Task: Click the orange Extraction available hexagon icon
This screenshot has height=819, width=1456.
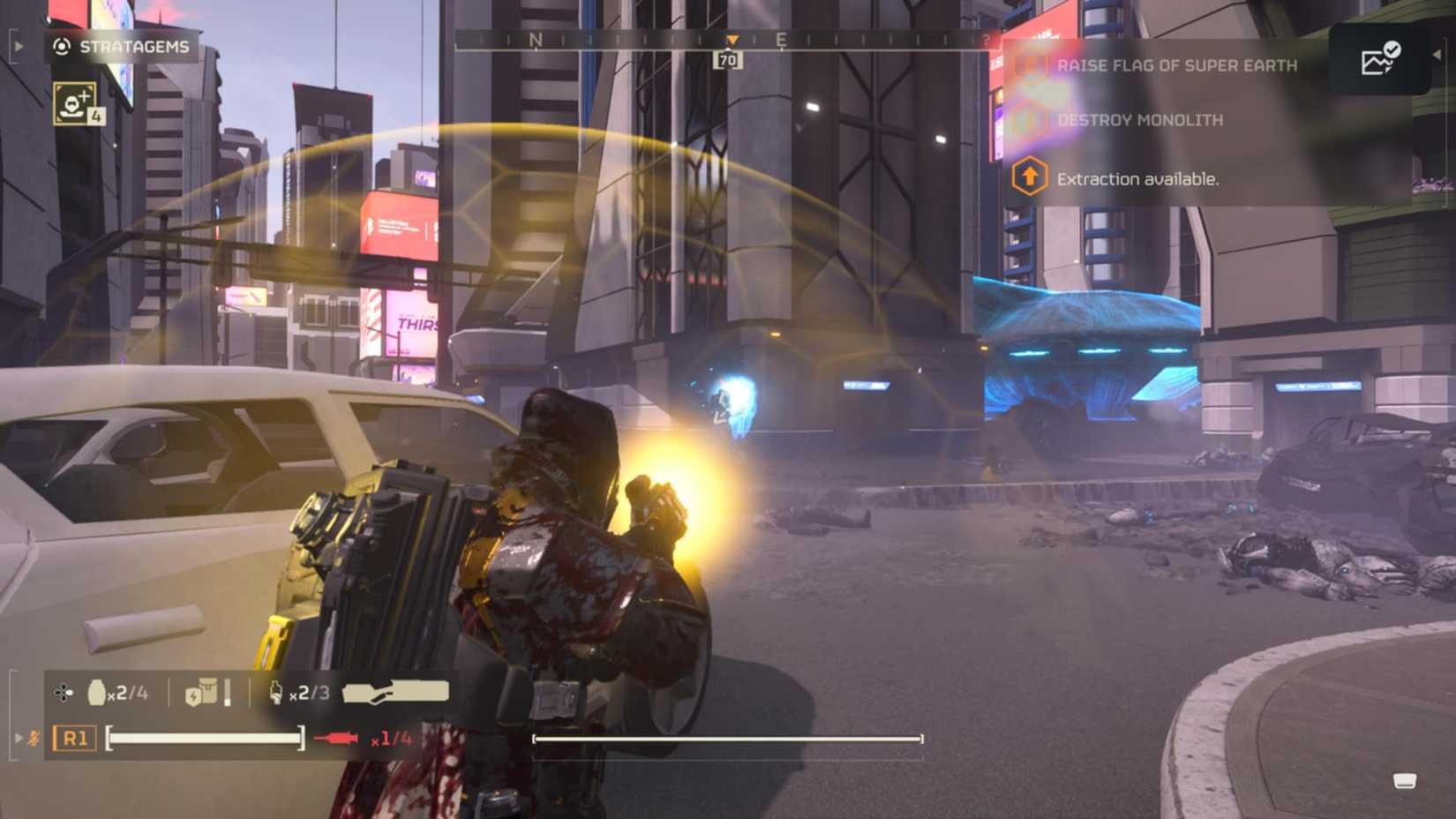Action: [1029, 177]
